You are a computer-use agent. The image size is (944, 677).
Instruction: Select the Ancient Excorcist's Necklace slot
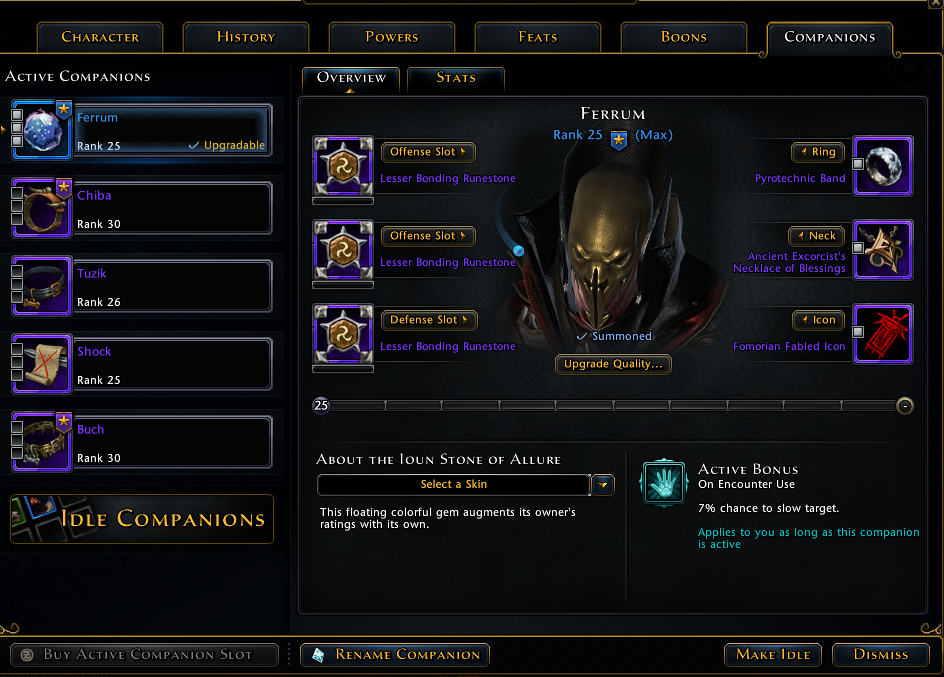(882, 250)
